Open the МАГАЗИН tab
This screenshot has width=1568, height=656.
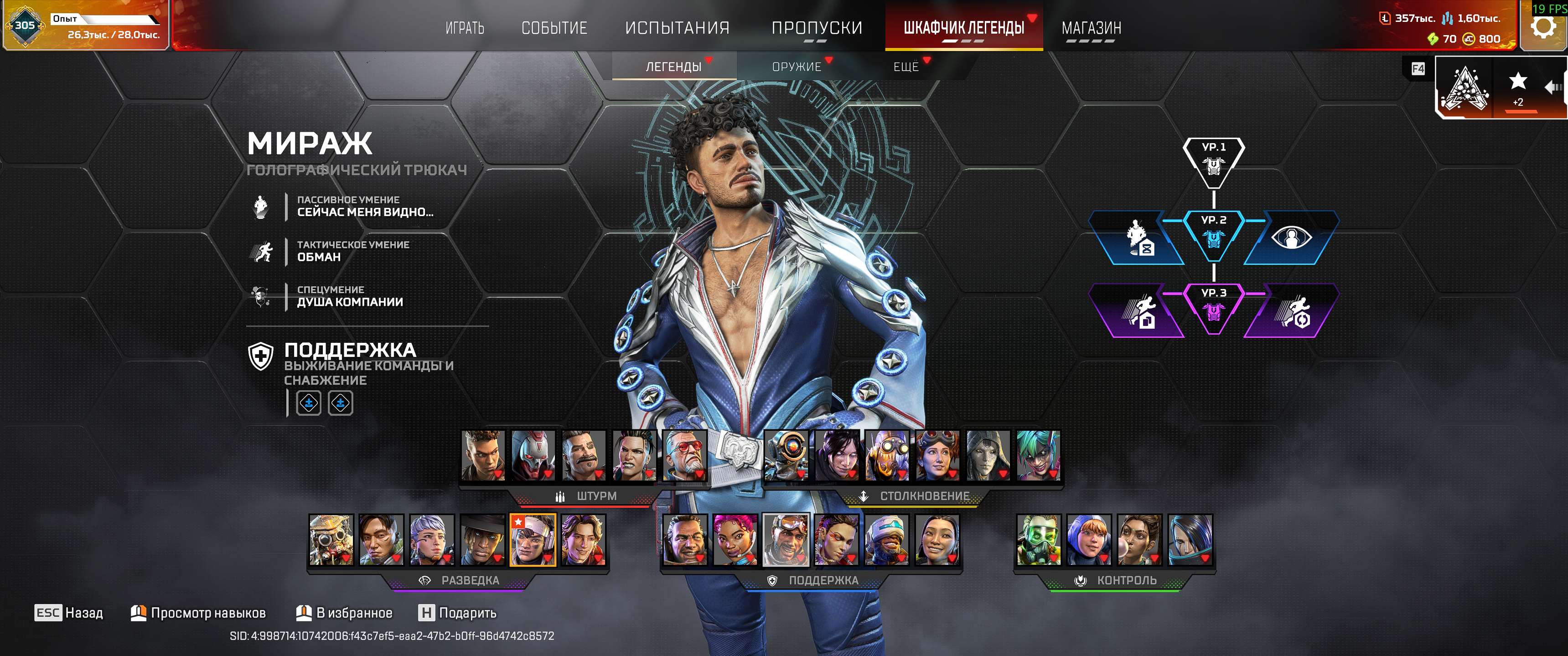coord(1091,28)
